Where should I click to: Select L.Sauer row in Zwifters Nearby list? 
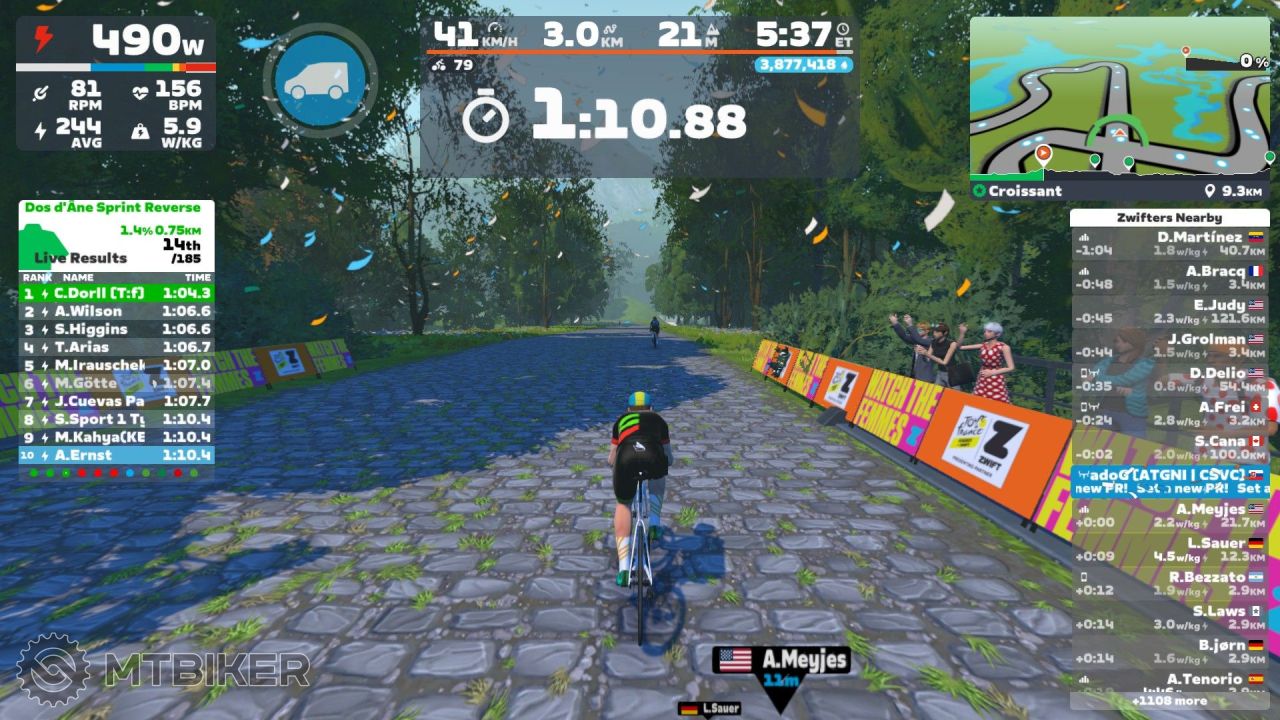click(1169, 550)
